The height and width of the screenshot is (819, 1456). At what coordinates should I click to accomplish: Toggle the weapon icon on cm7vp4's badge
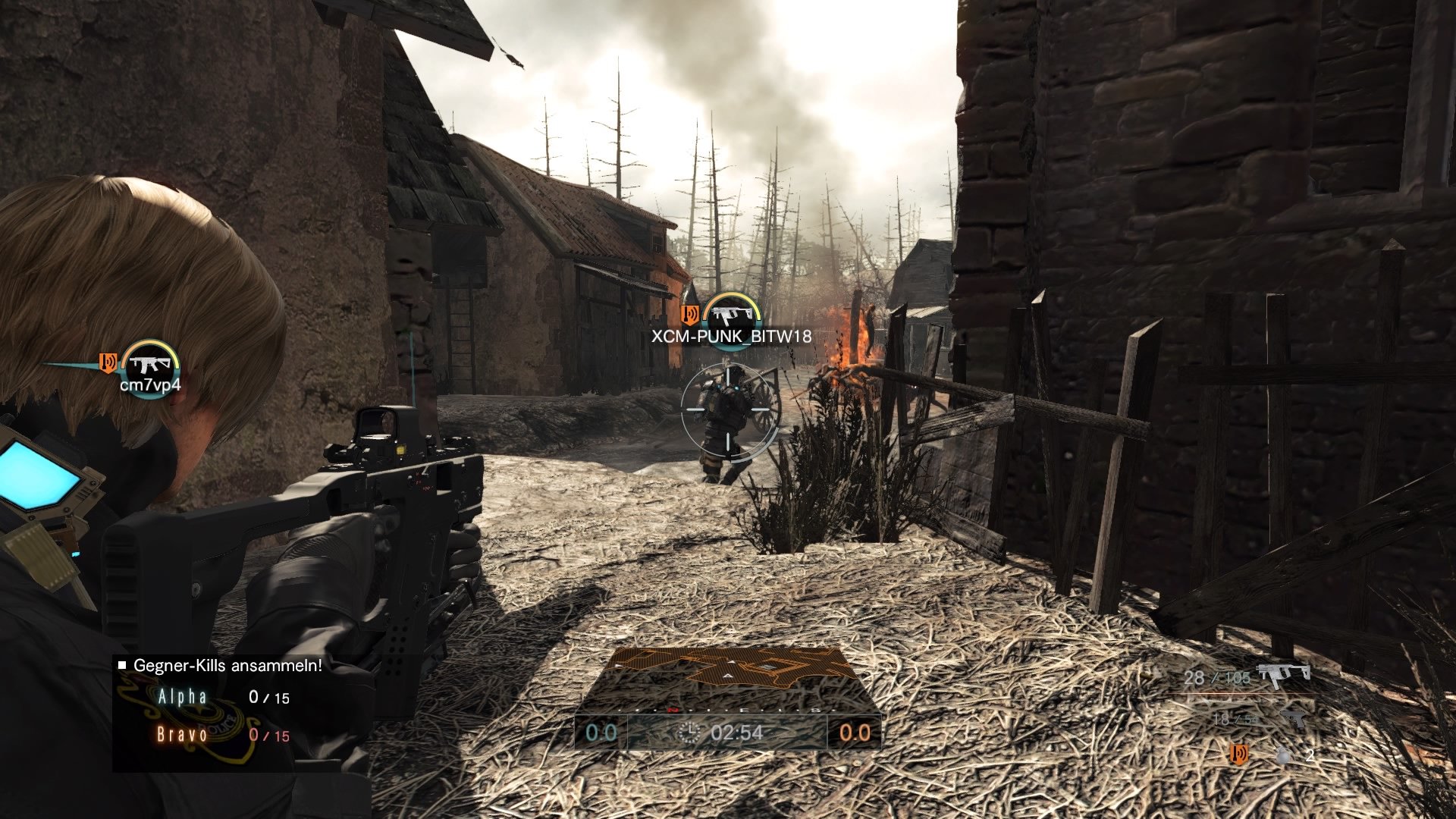[x=149, y=362]
